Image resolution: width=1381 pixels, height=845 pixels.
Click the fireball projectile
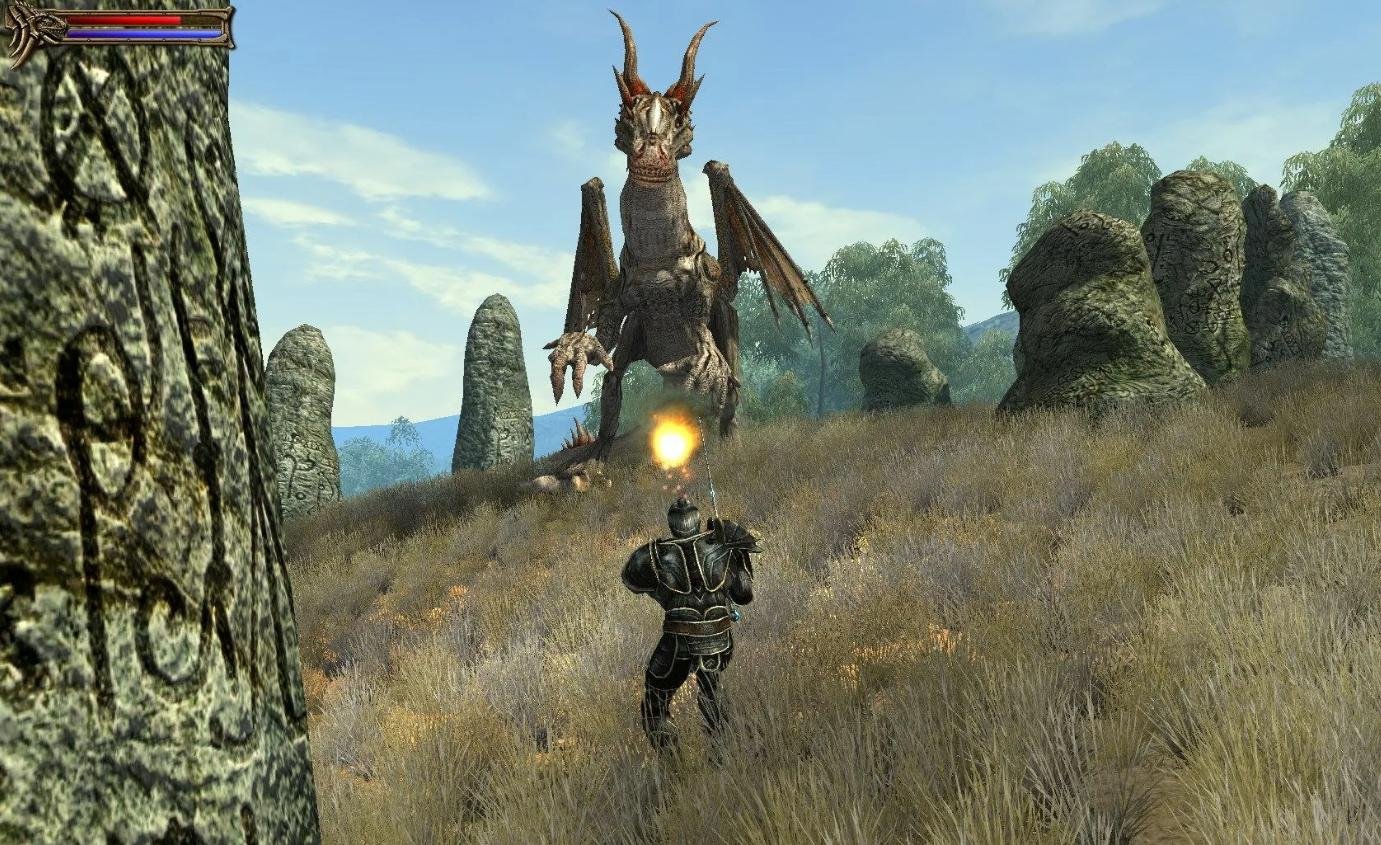[672, 444]
